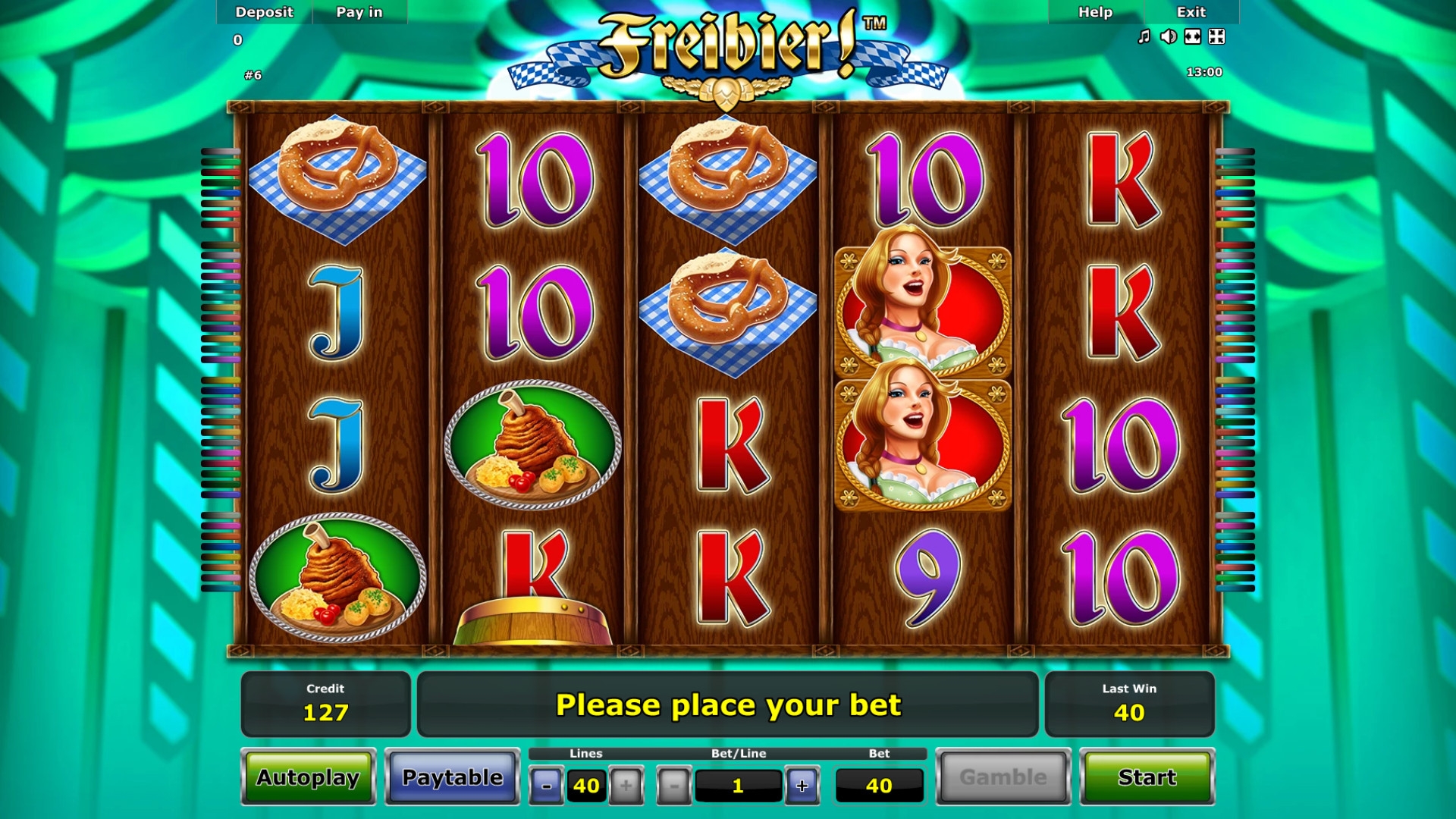Switch to fullscreen with the four-arrows icon
1456x819 pixels.
click(x=1216, y=36)
